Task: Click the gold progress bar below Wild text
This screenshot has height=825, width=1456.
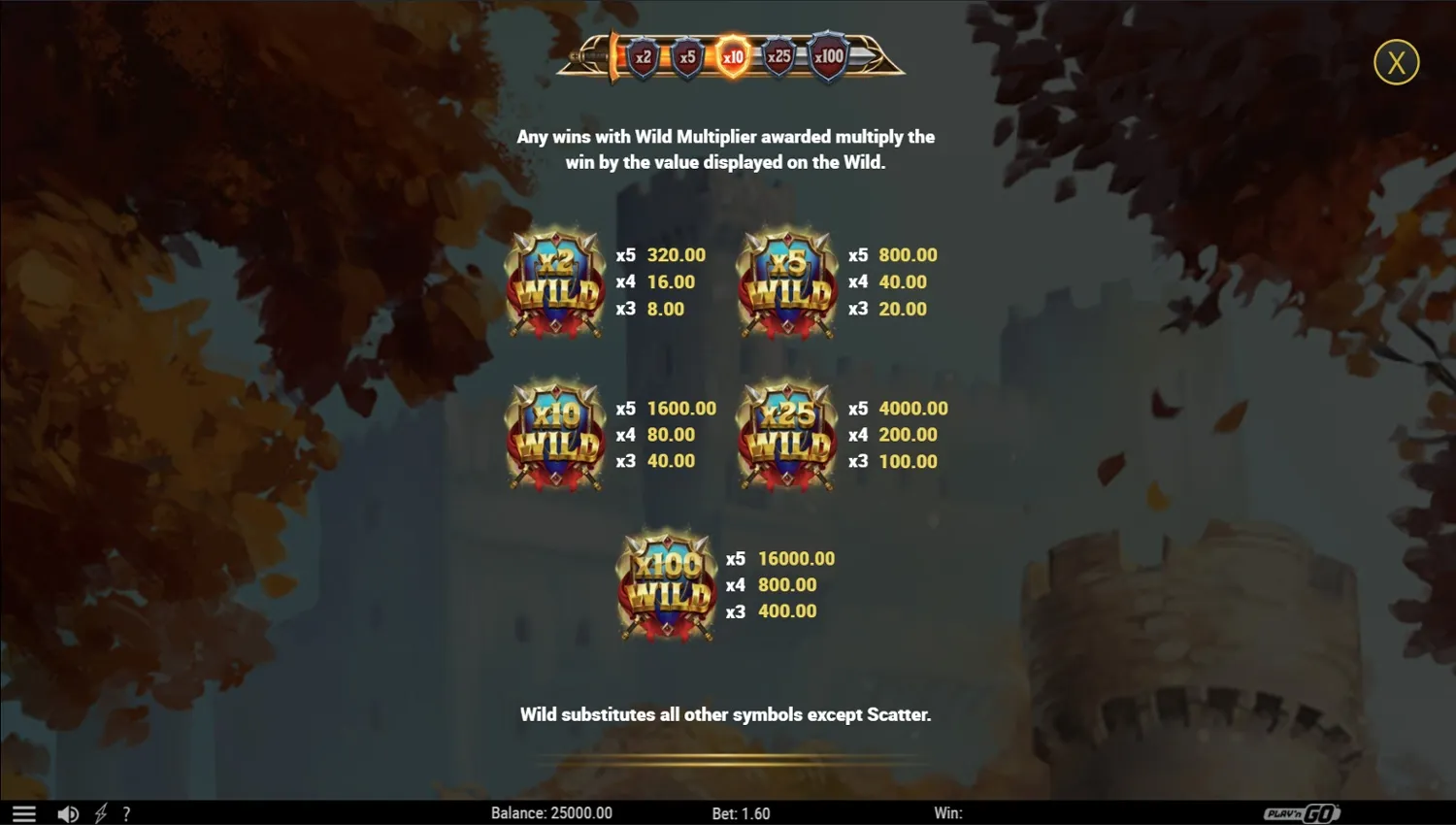Action: pos(726,760)
